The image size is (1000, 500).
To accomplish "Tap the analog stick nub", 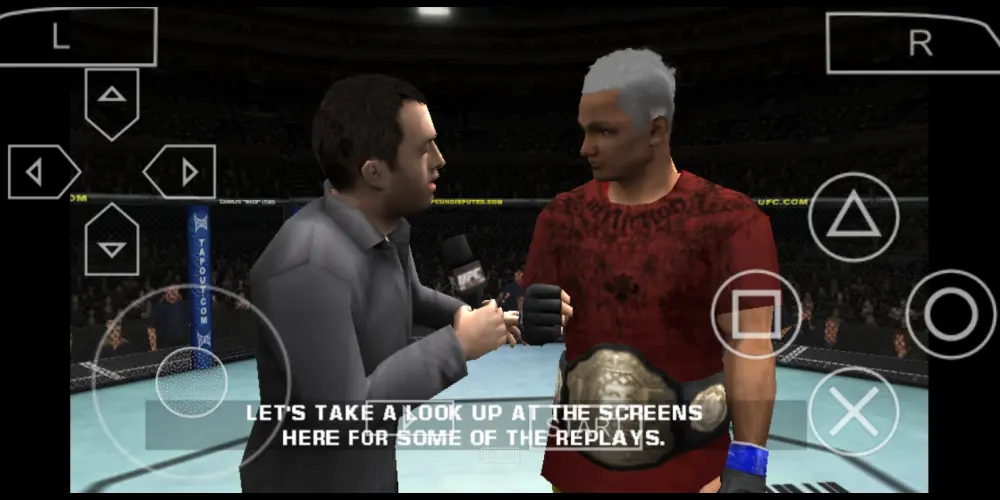I will 191,381.
